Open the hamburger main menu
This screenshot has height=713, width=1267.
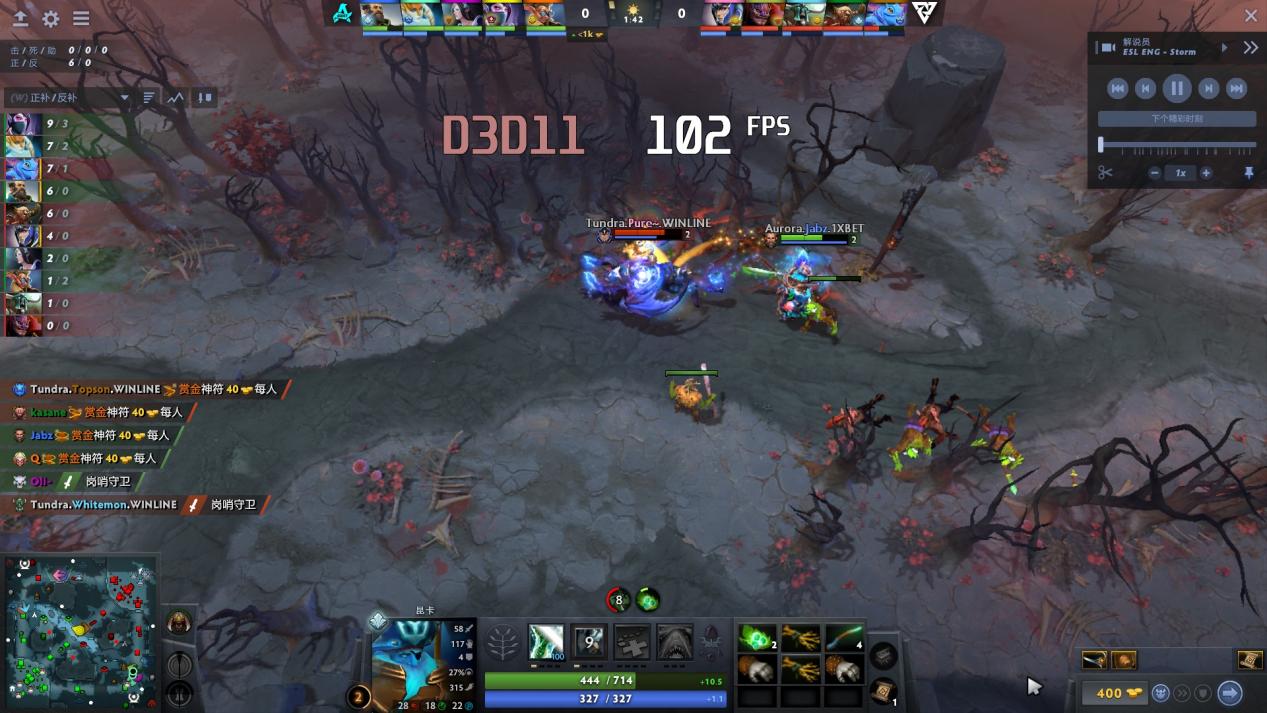(81, 19)
